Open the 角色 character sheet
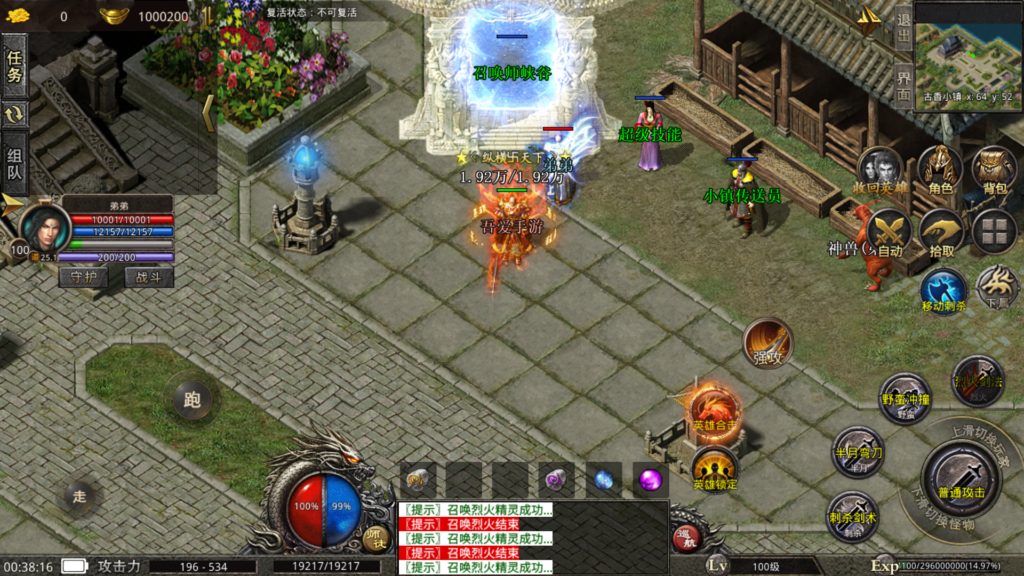1024x576 pixels. pos(939,170)
